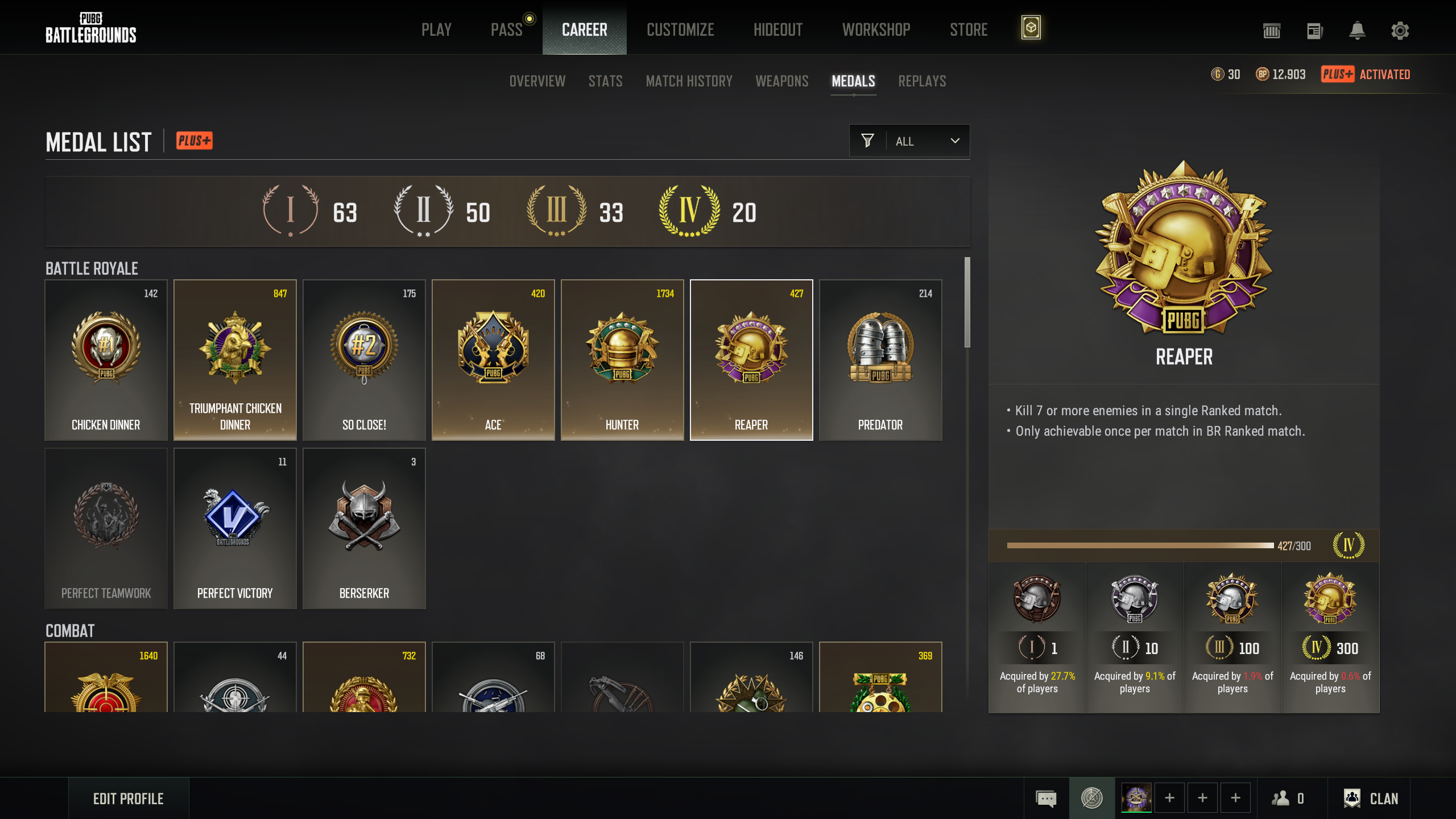
Task: Open the Weapons sub-tab
Action: pos(781,81)
